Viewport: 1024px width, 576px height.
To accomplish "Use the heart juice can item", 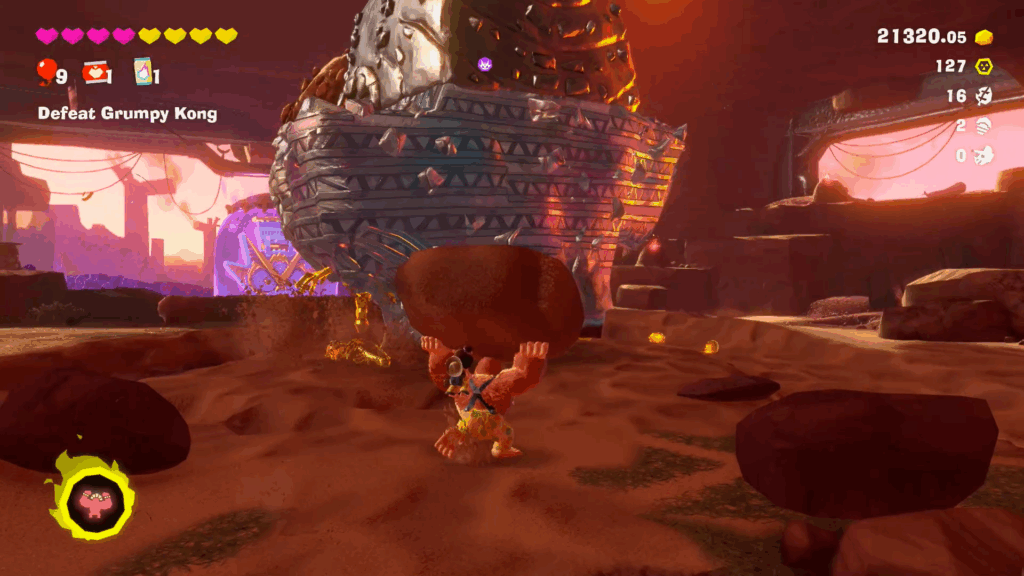I will (x=96, y=72).
